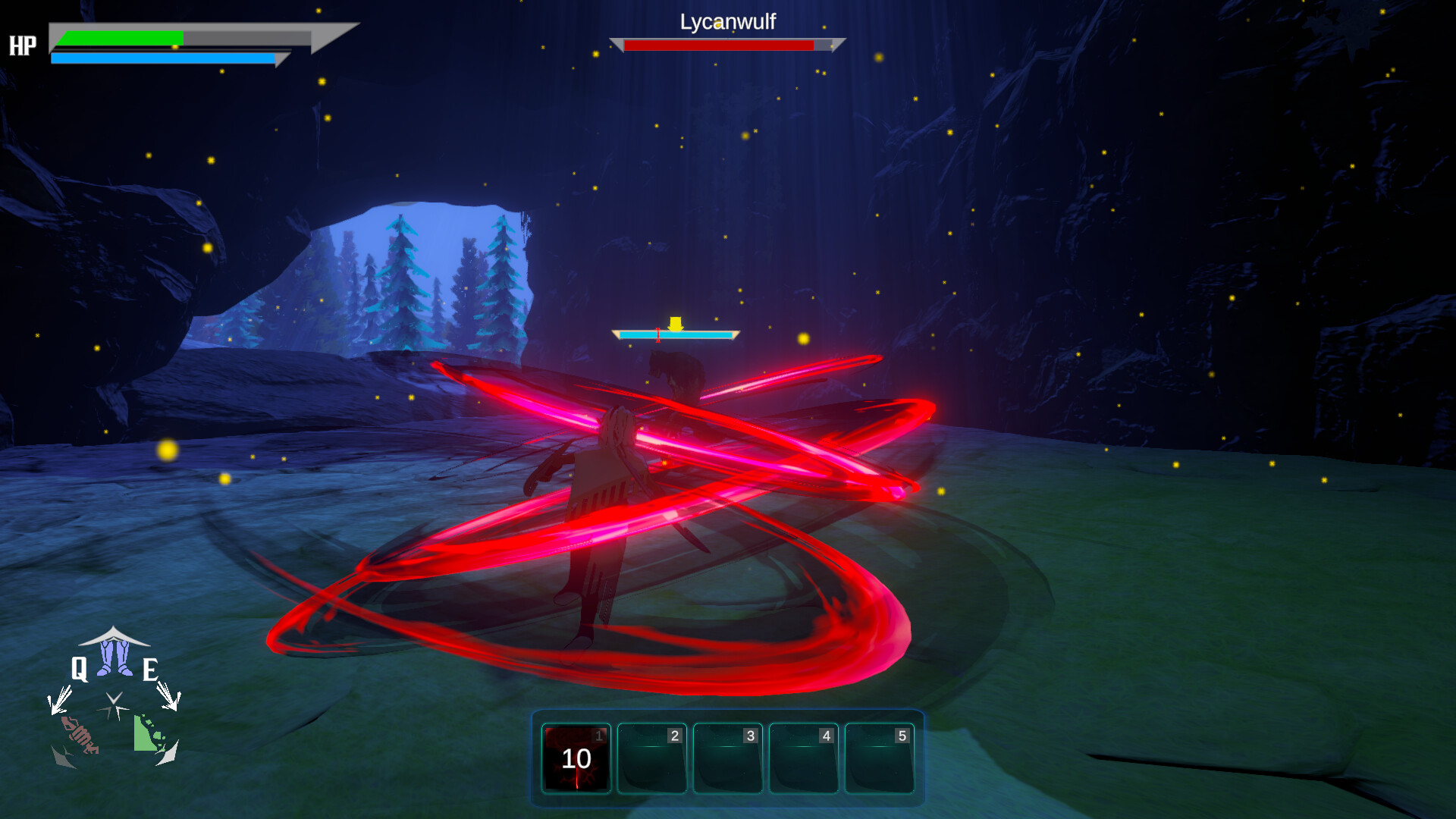Click the blue posture bar above the wolf

pyautogui.click(x=675, y=334)
